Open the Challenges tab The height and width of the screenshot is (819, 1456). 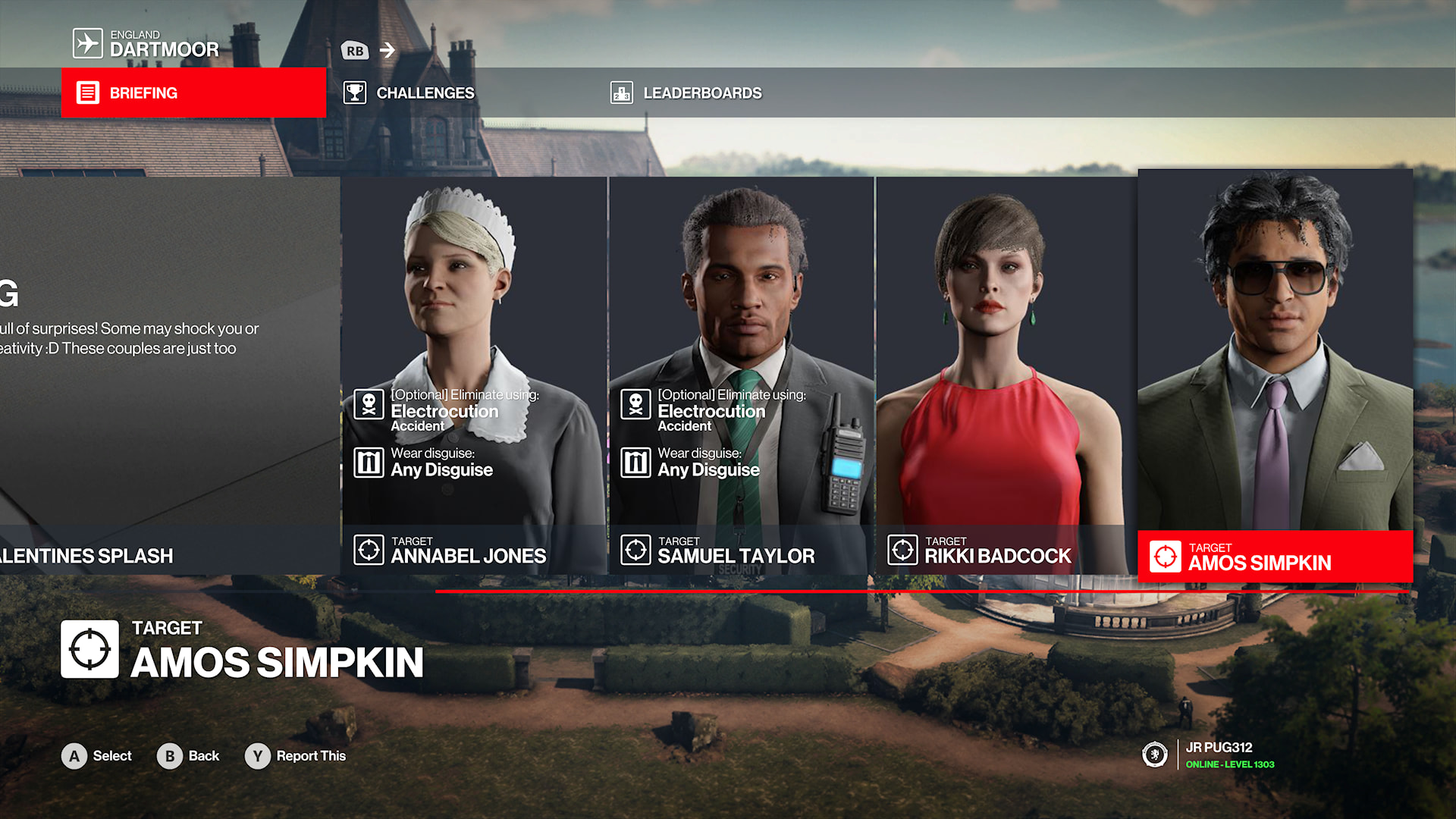point(409,93)
